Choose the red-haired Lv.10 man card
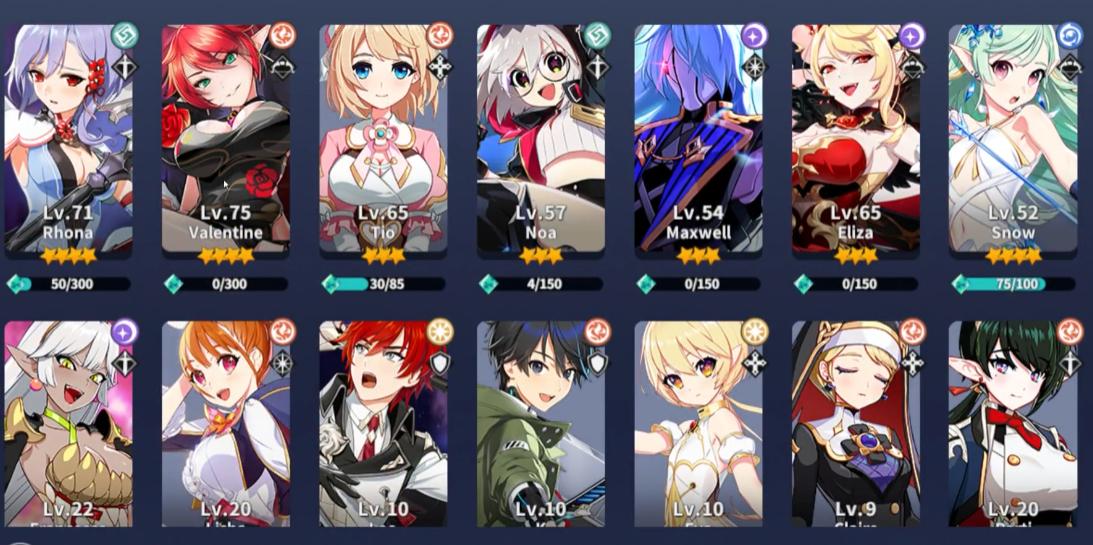The height and width of the screenshot is (545, 1093). point(384,424)
